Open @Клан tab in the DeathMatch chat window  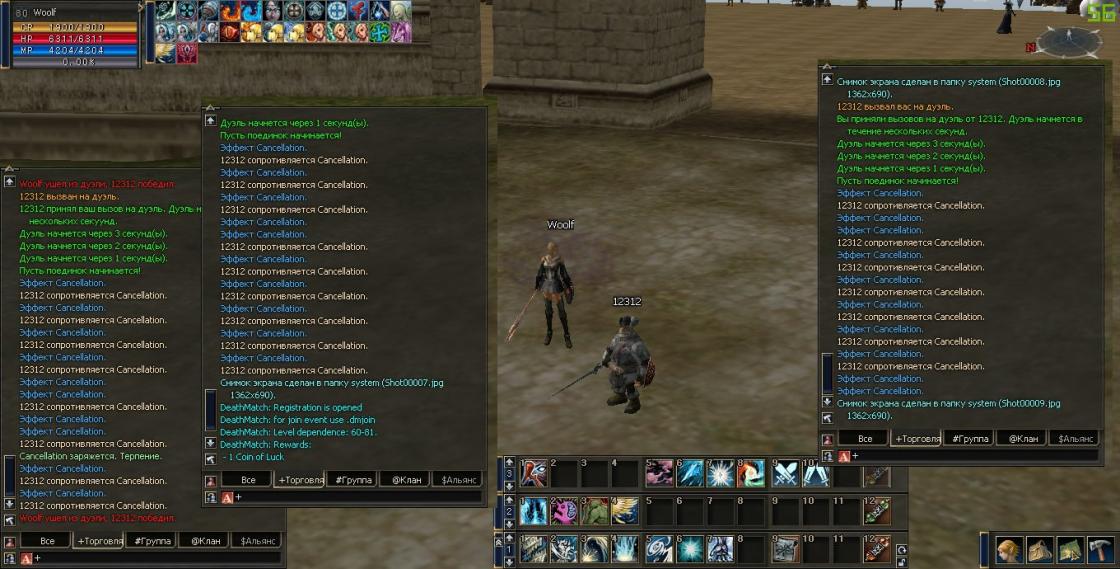(406, 480)
